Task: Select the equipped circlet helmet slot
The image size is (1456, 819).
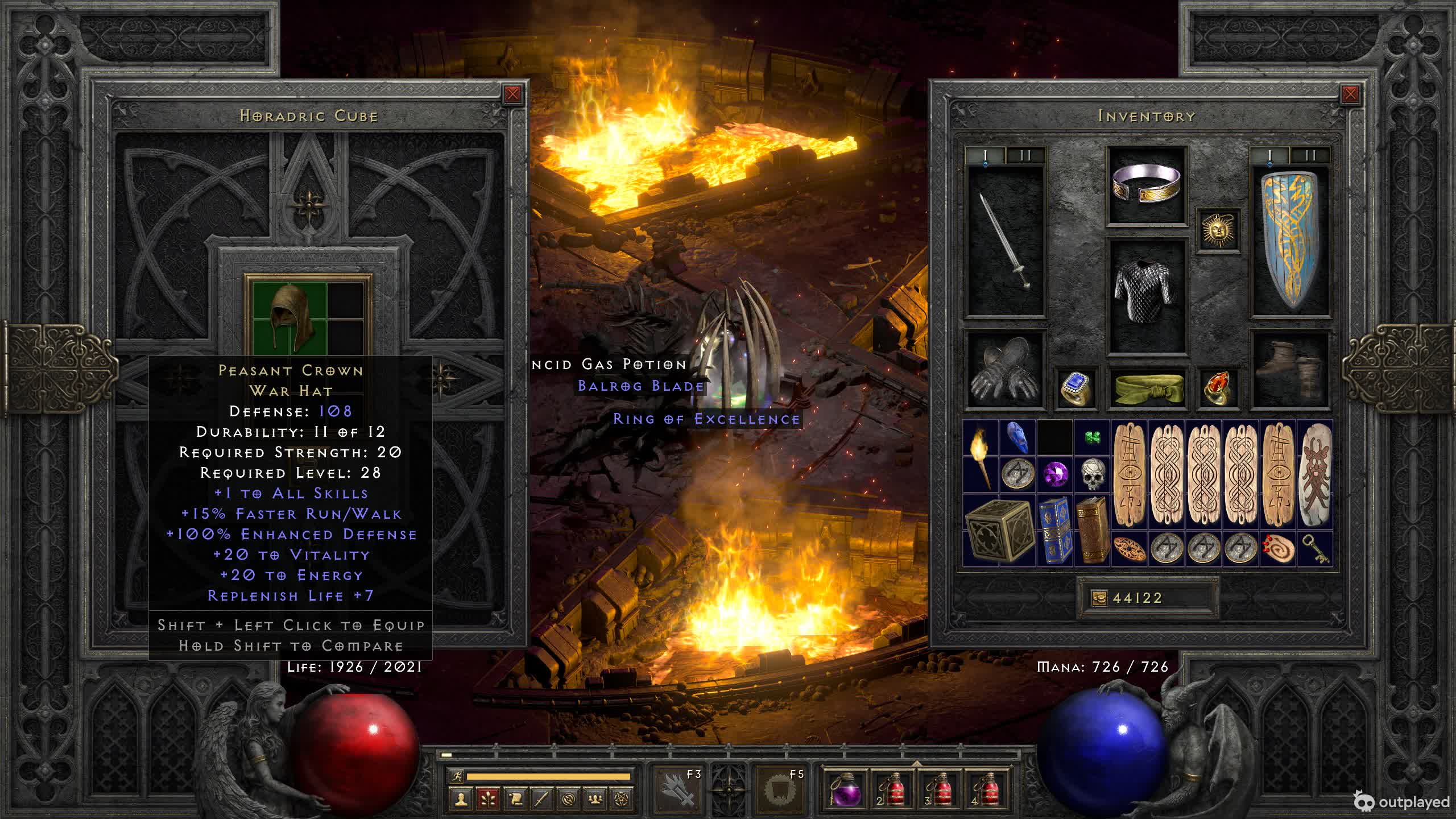Action: pos(1147,184)
